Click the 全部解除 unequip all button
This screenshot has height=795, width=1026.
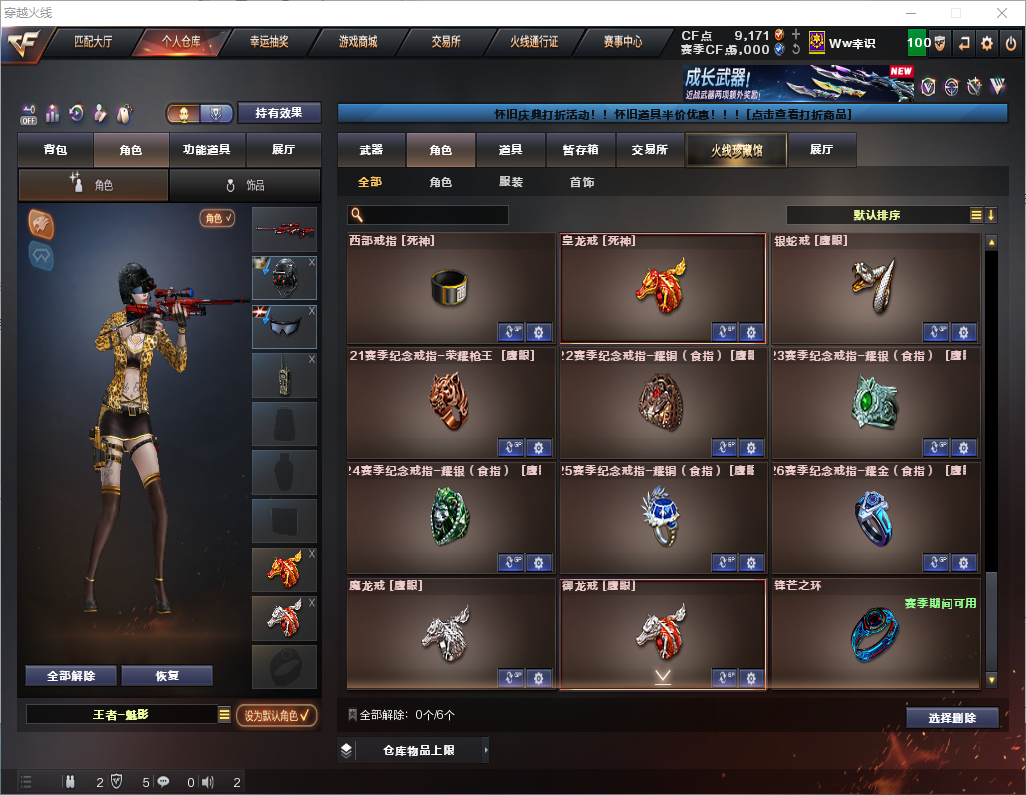[x=71, y=676]
